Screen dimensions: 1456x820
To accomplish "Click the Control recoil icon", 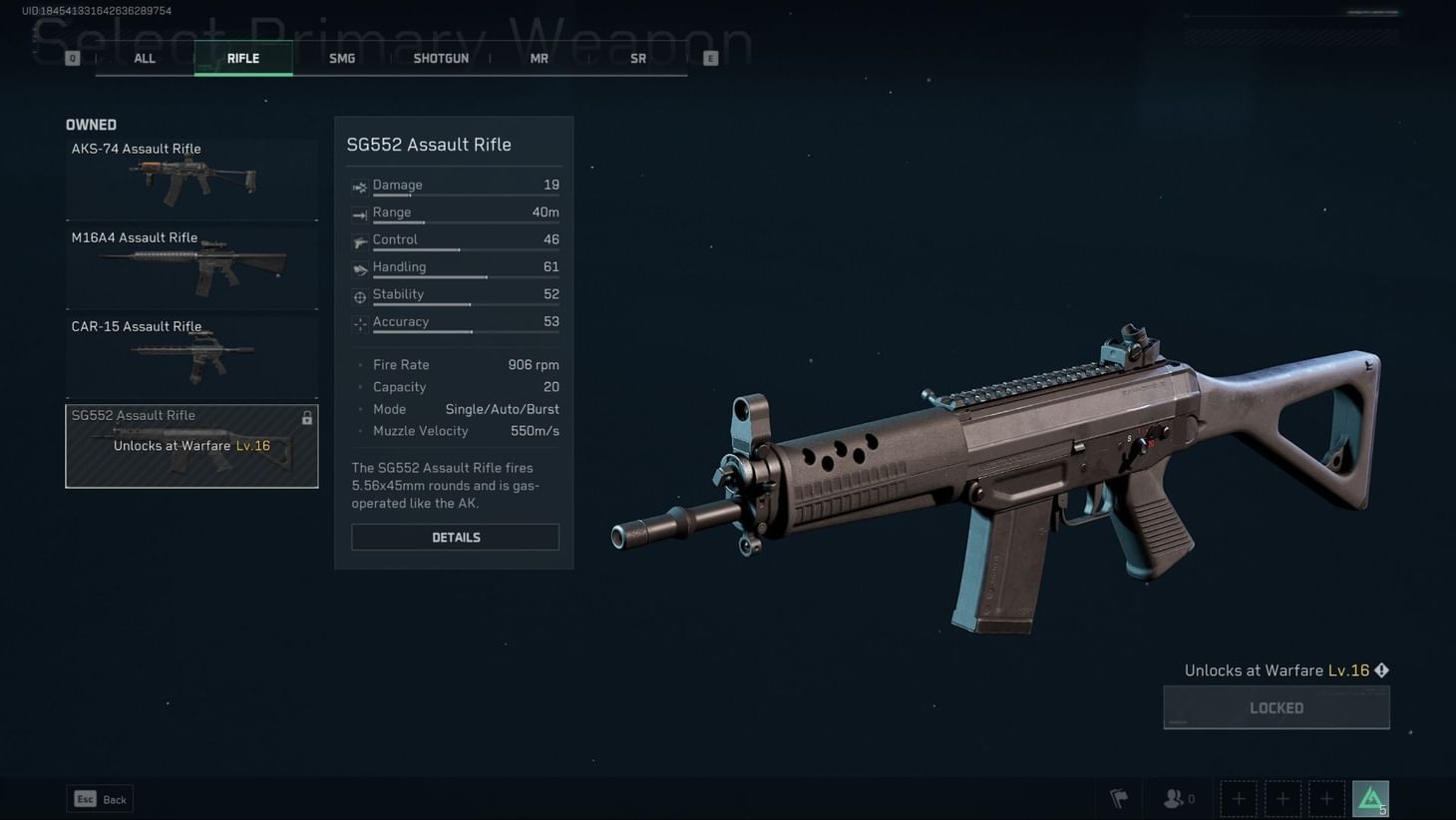I will [359, 241].
